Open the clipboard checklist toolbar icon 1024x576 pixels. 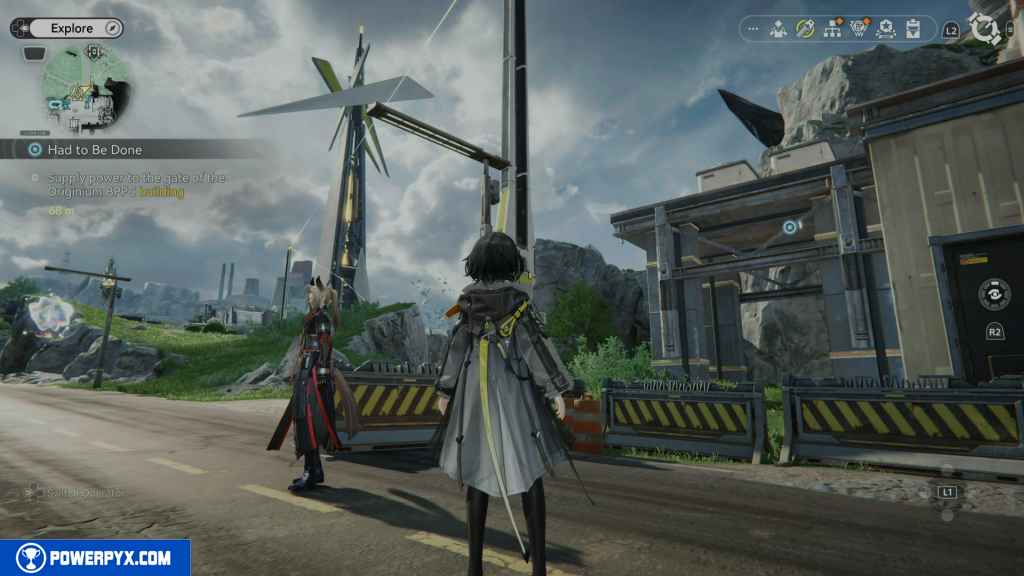click(913, 29)
